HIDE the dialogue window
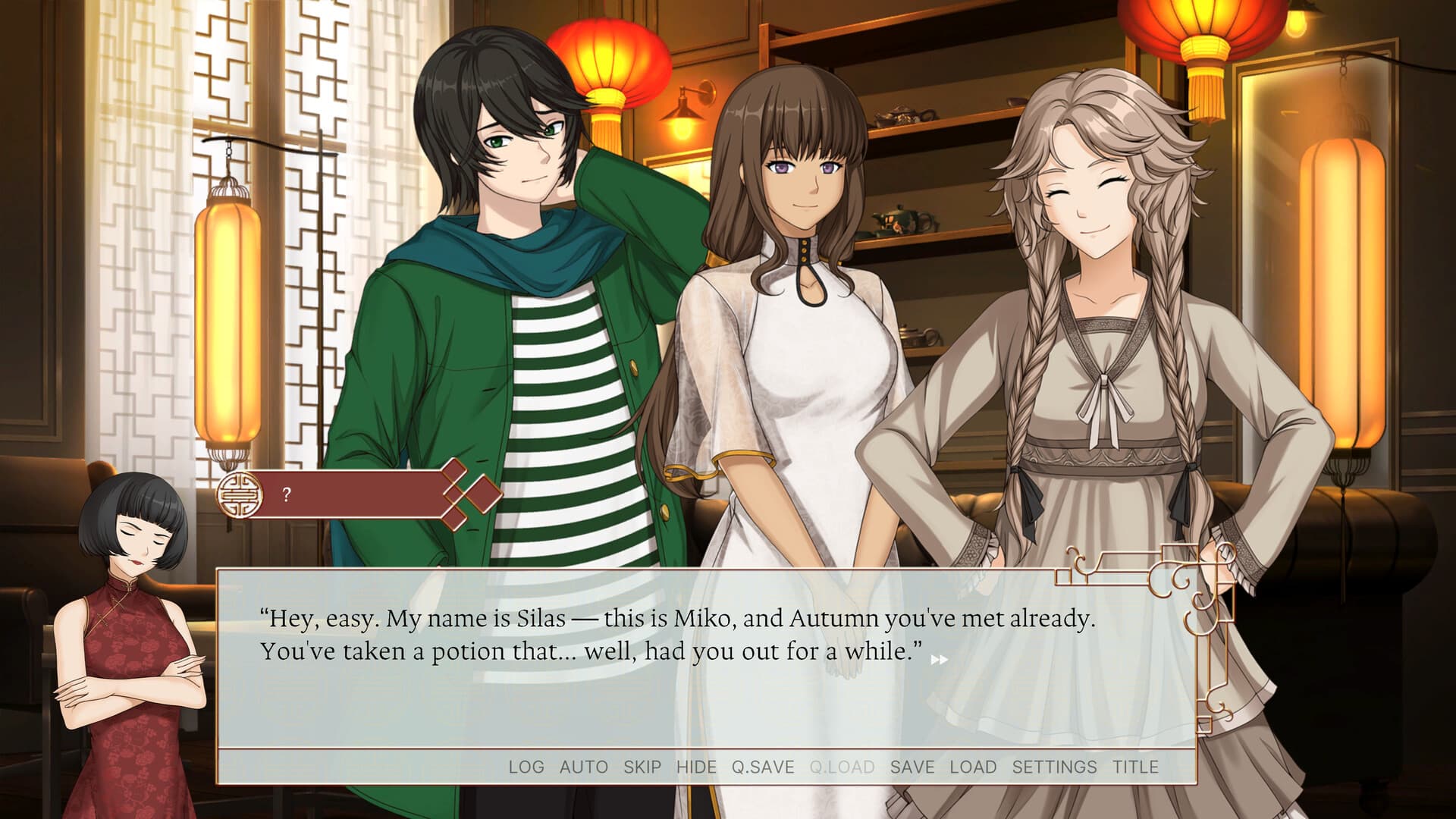The width and height of the screenshot is (1456, 819). [696, 767]
